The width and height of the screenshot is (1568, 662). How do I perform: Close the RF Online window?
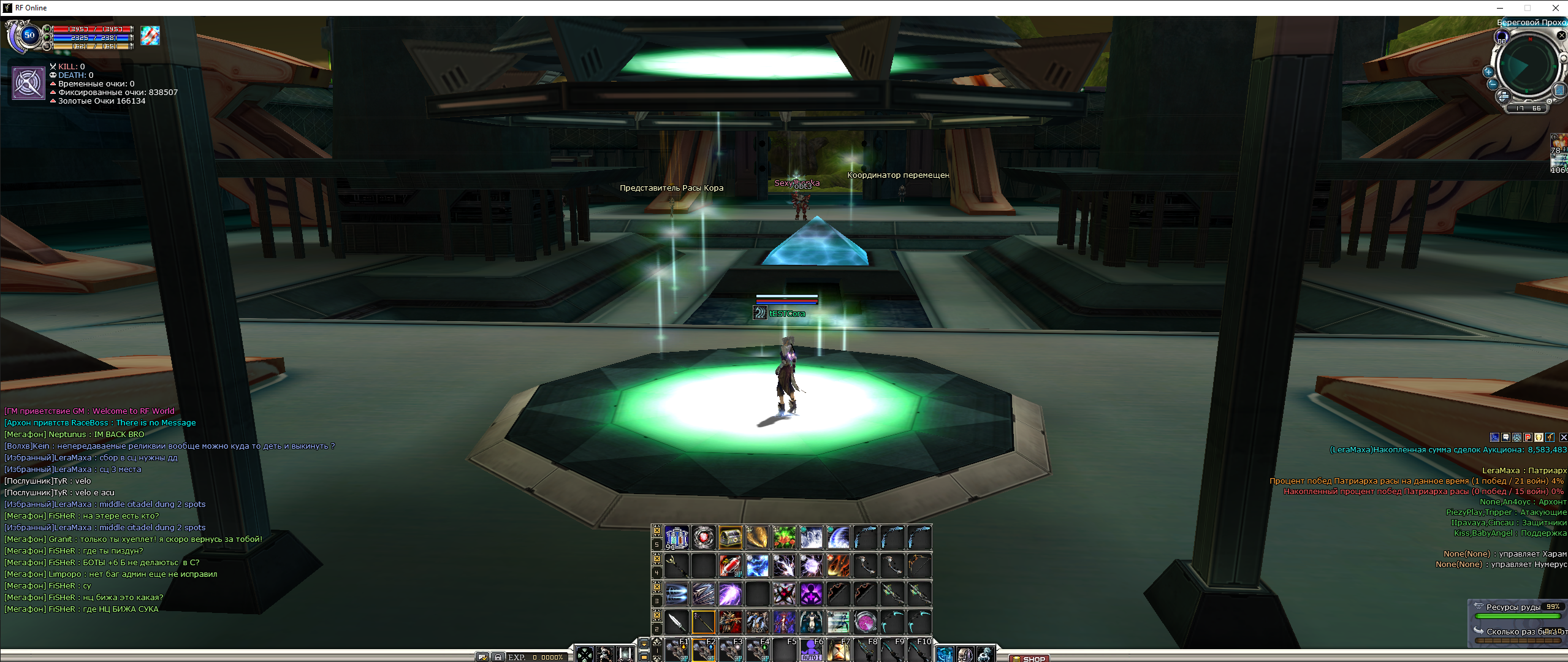(x=1555, y=8)
